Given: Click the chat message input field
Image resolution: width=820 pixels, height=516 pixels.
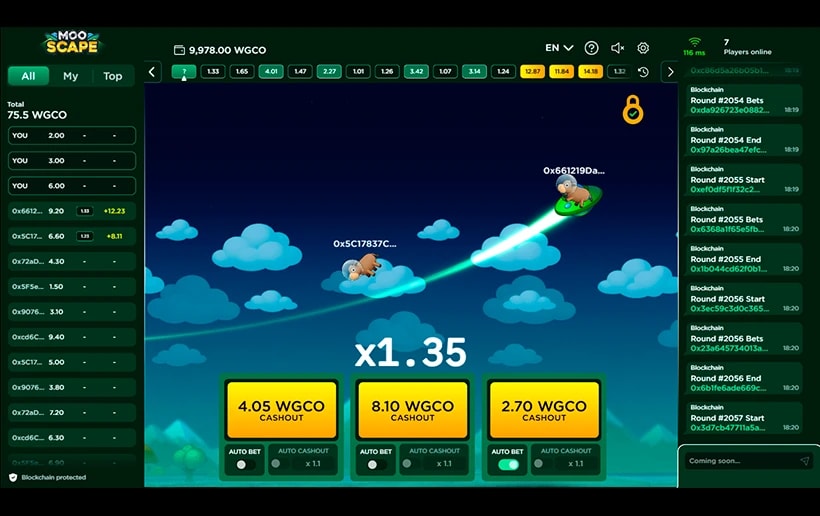Looking at the screenshot, I should coord(742,461).
